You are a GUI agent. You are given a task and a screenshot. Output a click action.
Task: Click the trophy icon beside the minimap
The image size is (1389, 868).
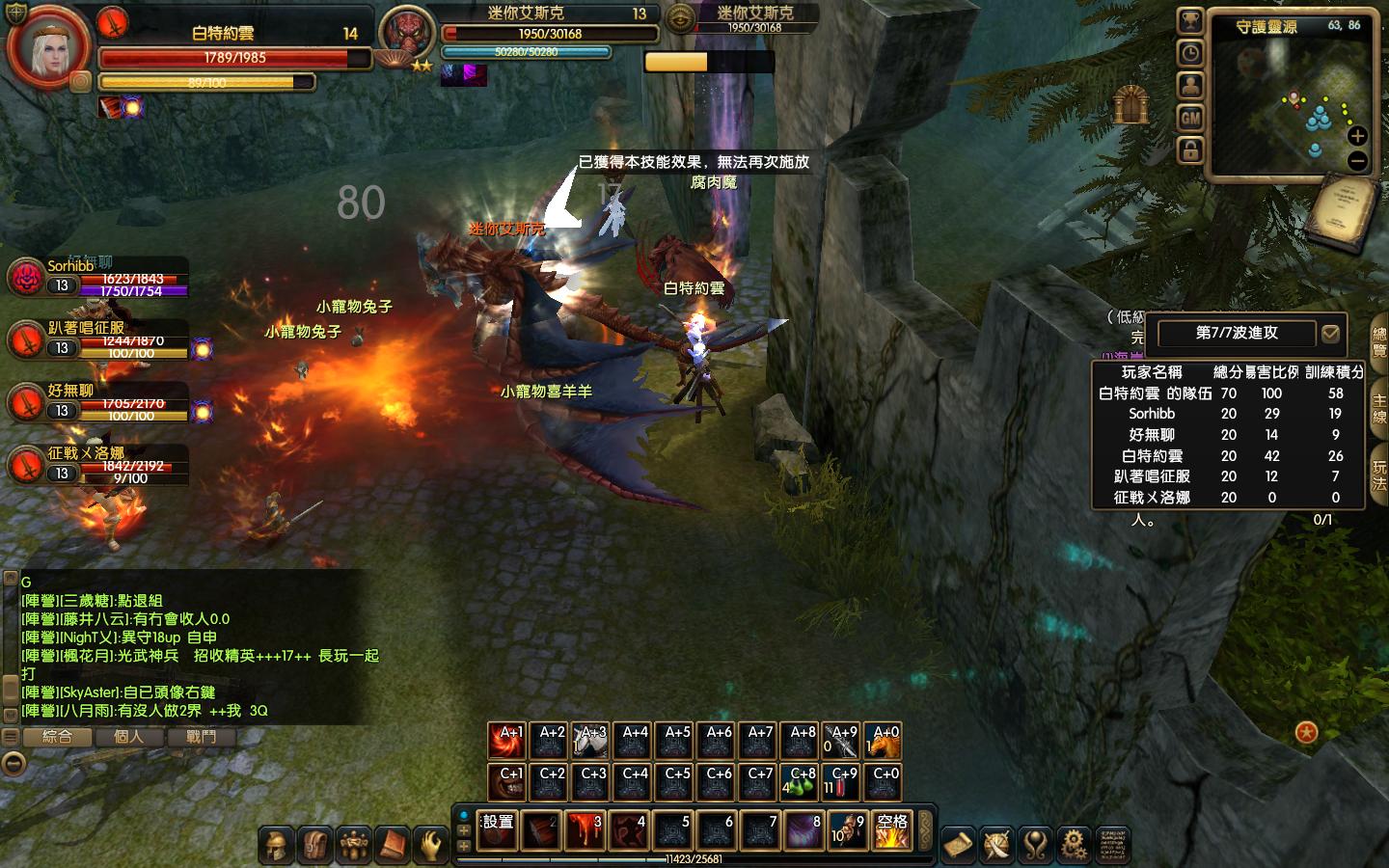click(x=1190, y=21)
